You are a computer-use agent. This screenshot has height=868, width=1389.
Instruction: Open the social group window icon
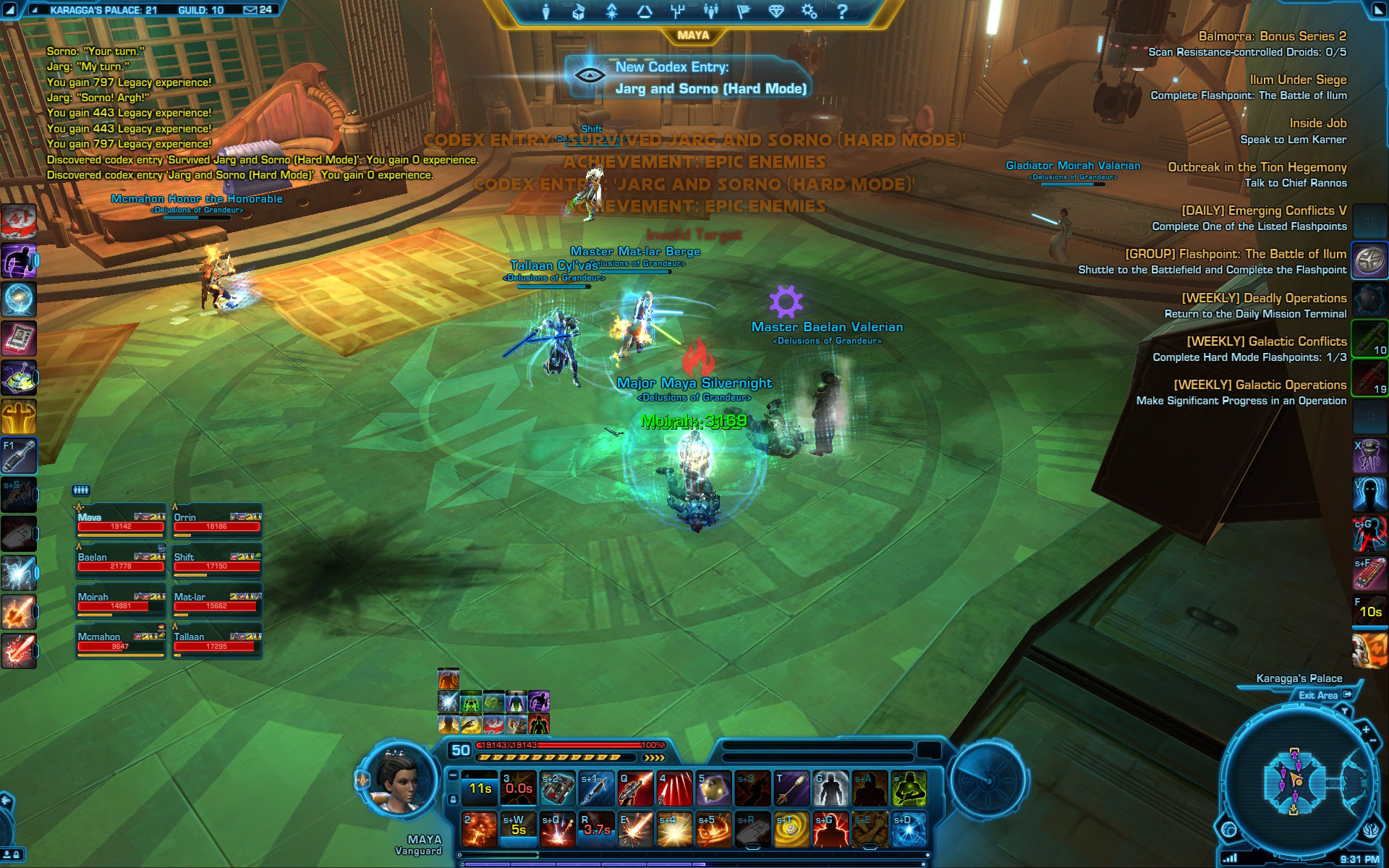(710, 12)
